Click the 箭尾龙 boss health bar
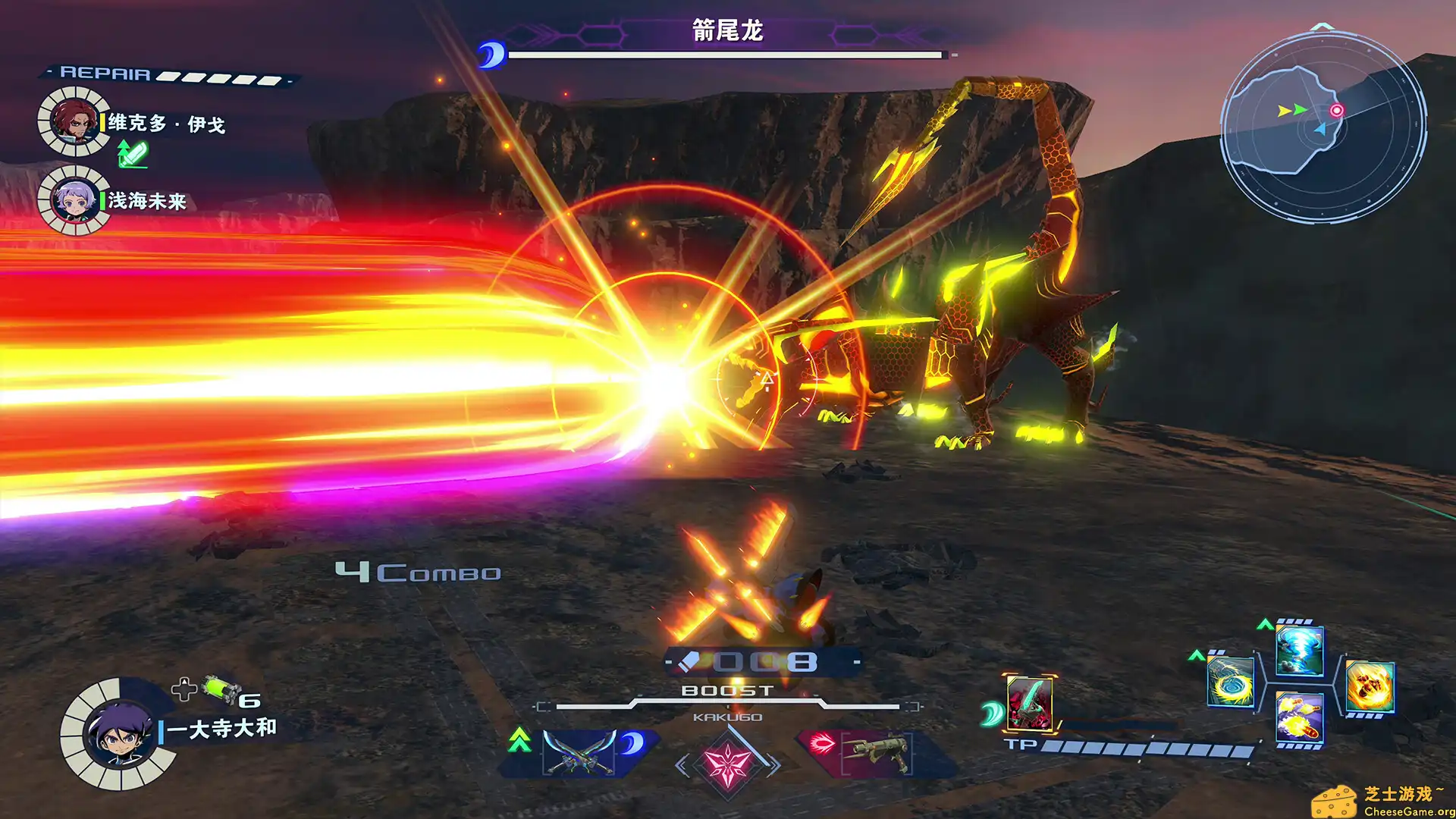 (x=724, y=53)
